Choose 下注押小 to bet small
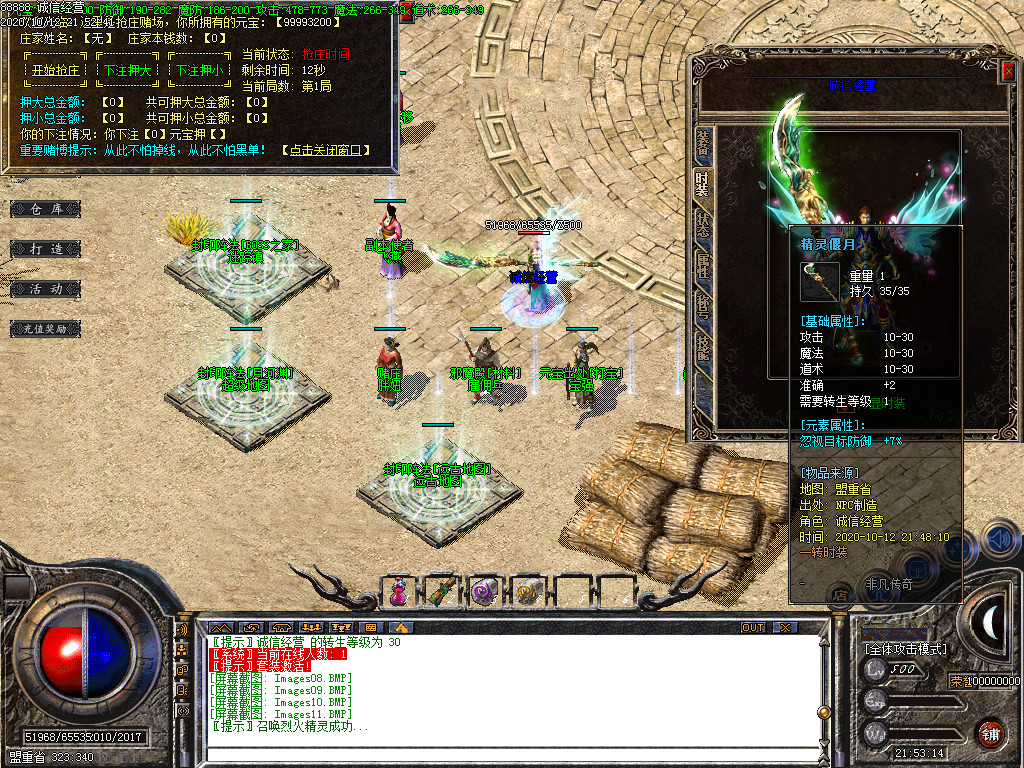The width and height of the screenshot is (1024, 768). (x=200, y=71)
